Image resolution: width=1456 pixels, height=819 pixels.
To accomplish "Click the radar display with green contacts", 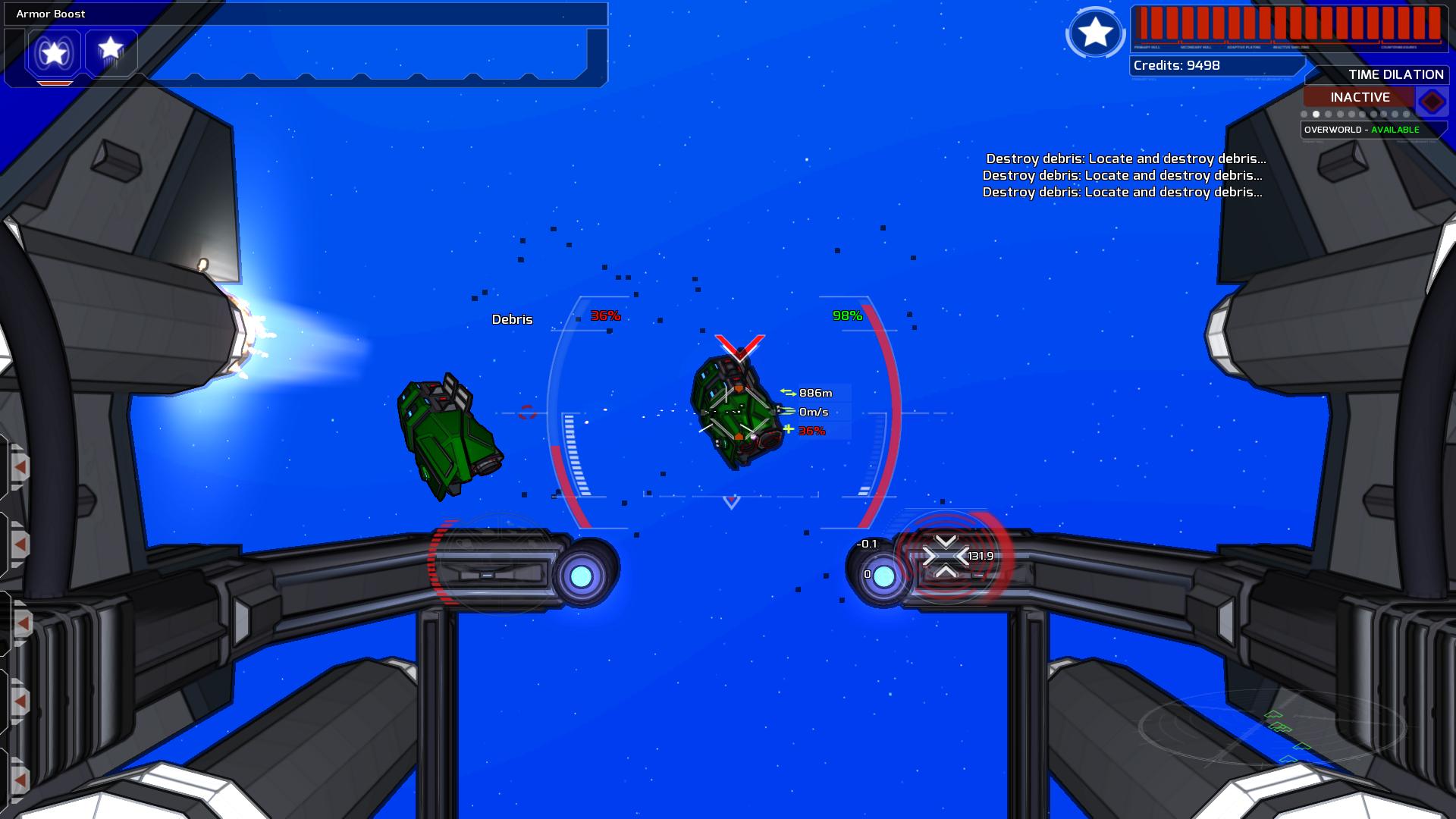I will 1272,728.
